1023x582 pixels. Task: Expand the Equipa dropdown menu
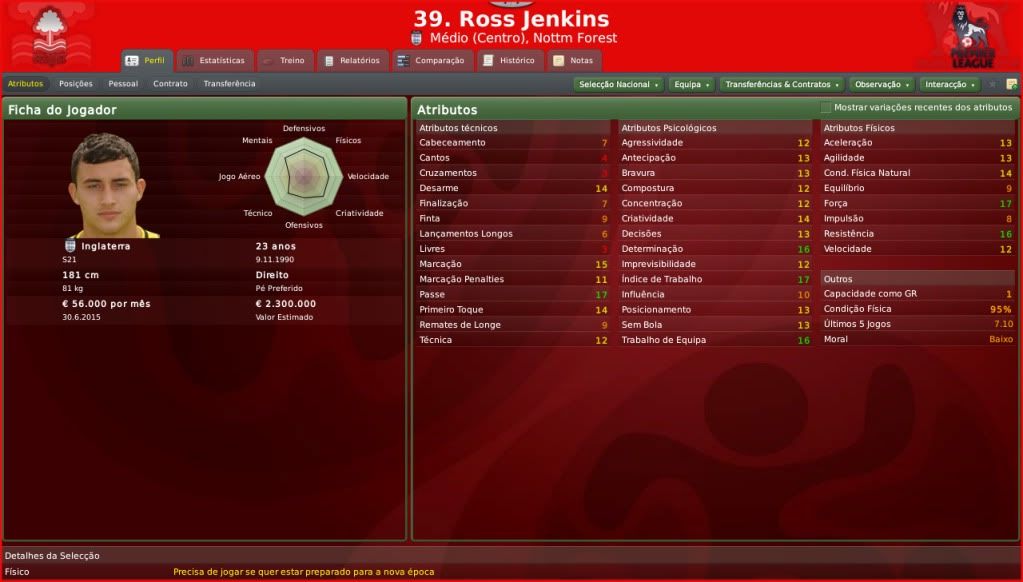click(x=691, y=85)
